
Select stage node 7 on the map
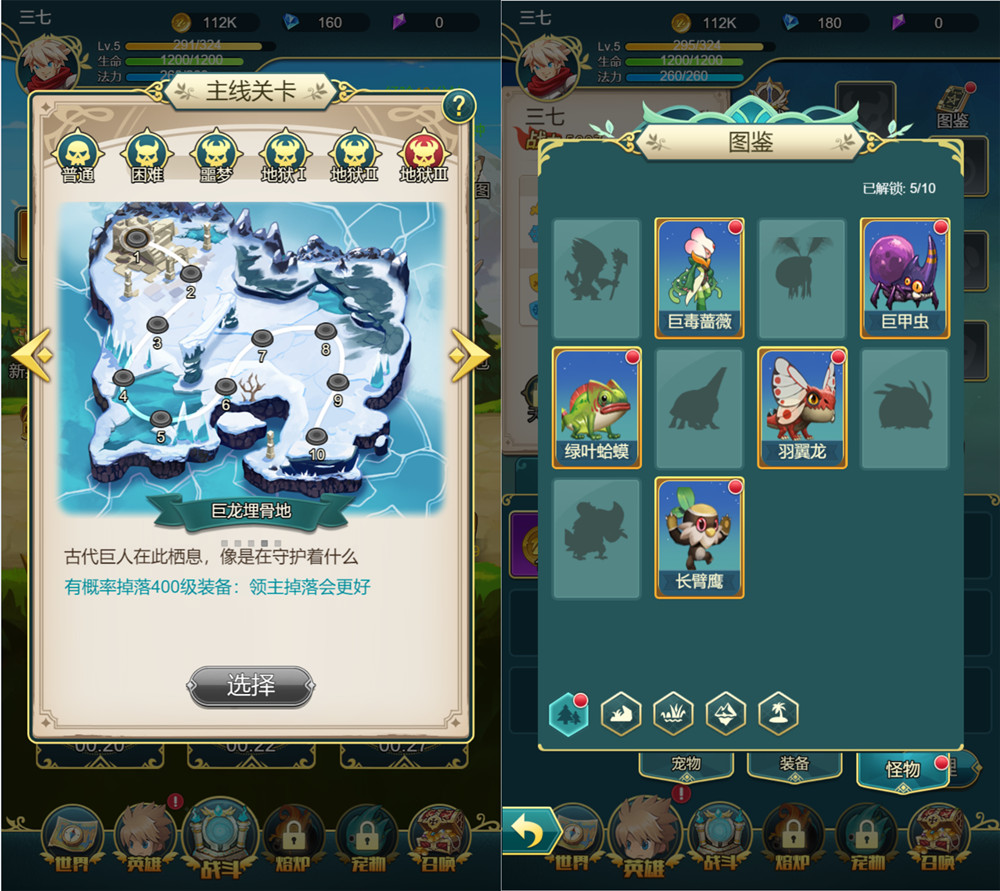(x=262, y=339)
